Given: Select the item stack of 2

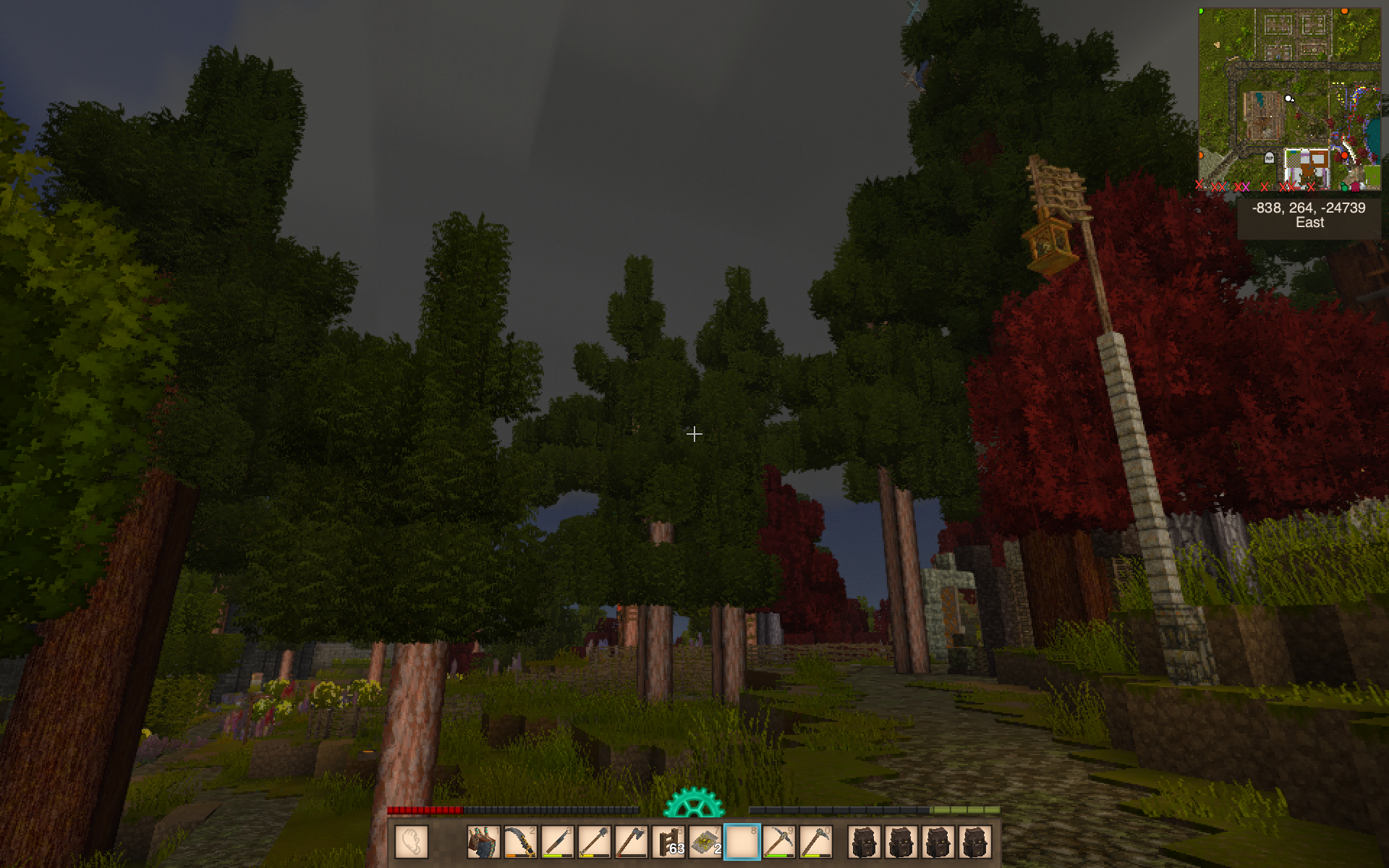Looking at the screenshot, I should coord(705,842).
